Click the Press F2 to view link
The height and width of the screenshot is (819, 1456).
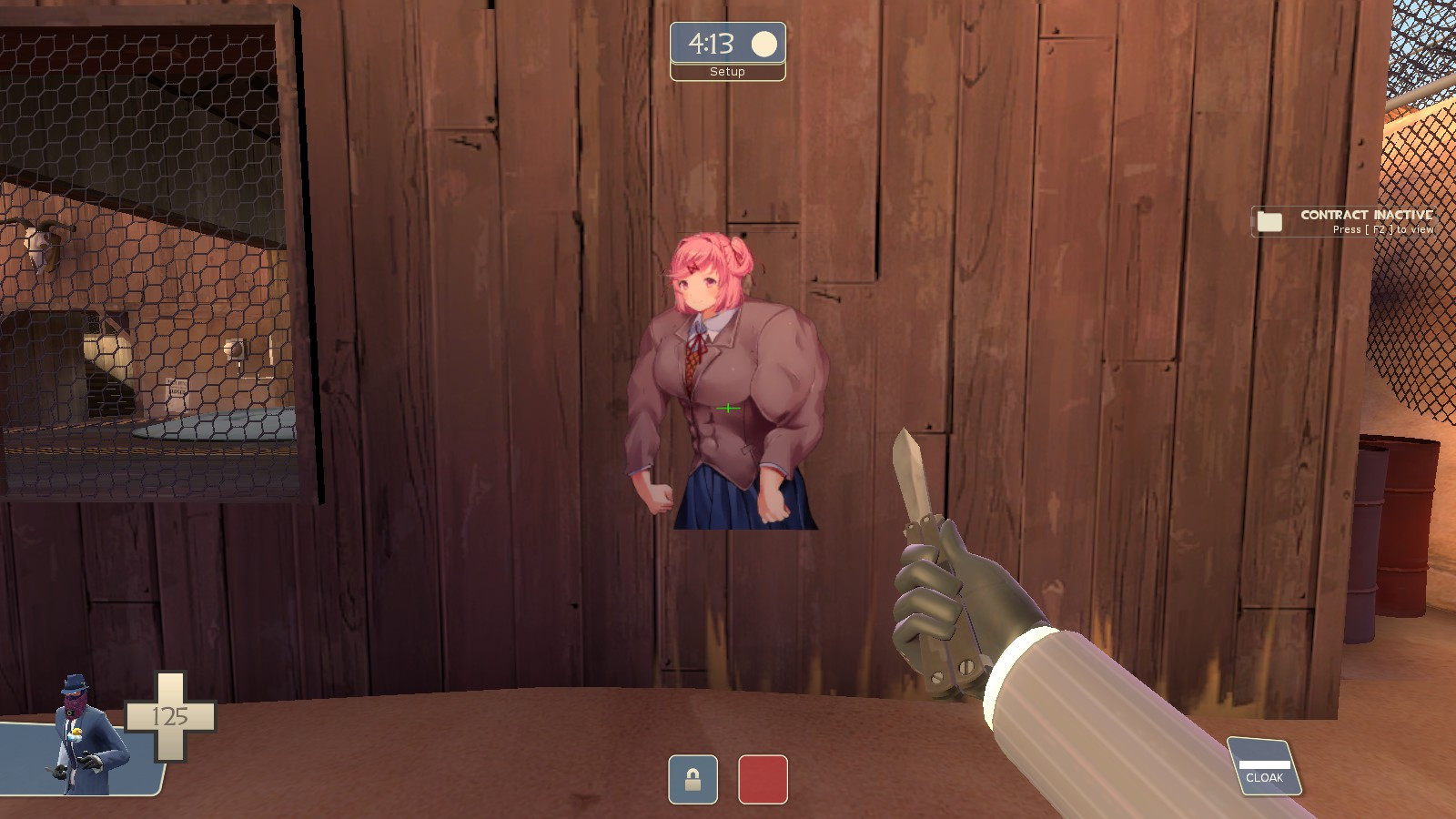[1383, 229]
